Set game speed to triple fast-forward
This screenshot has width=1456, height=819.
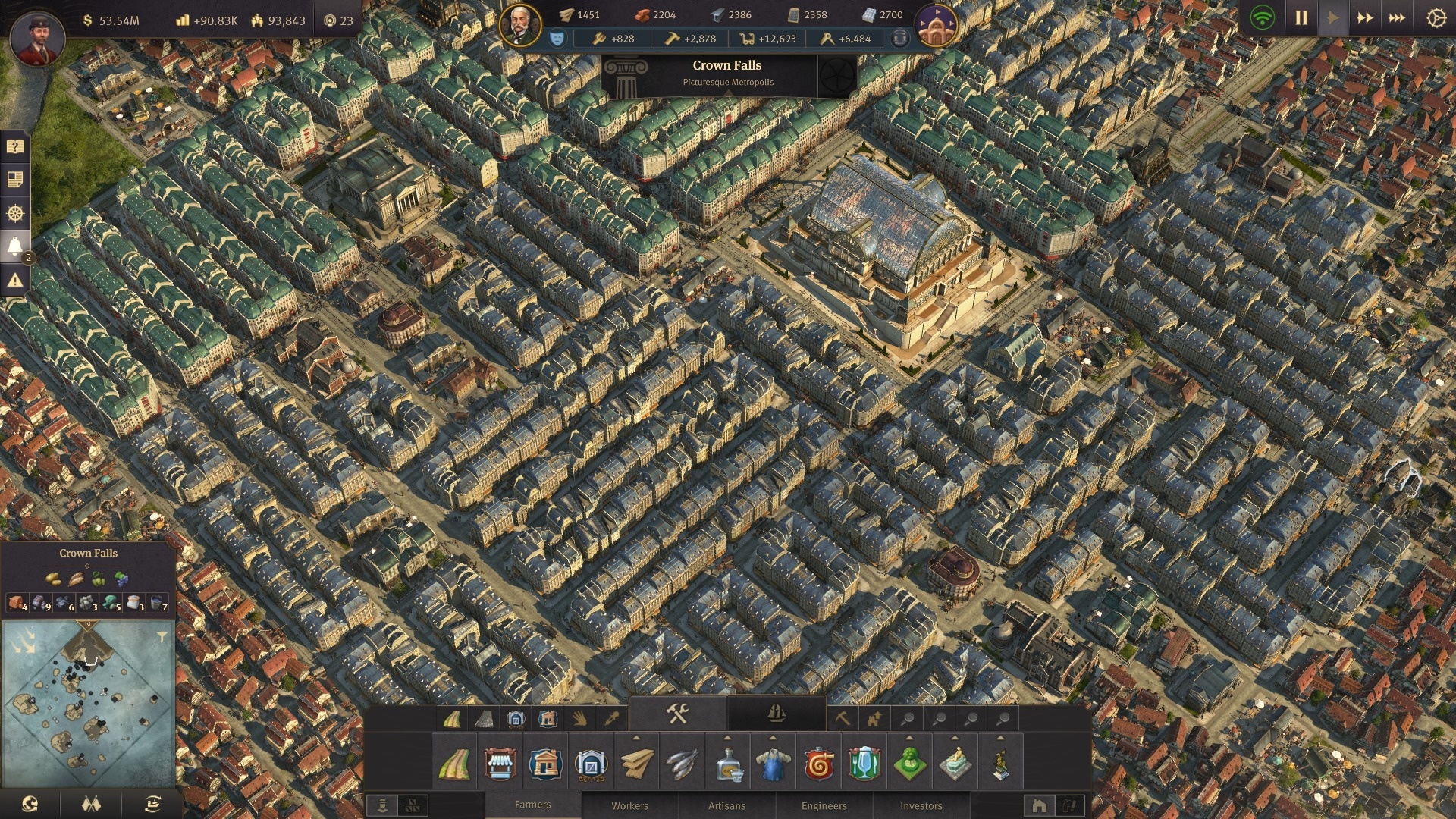[1397, 17]
